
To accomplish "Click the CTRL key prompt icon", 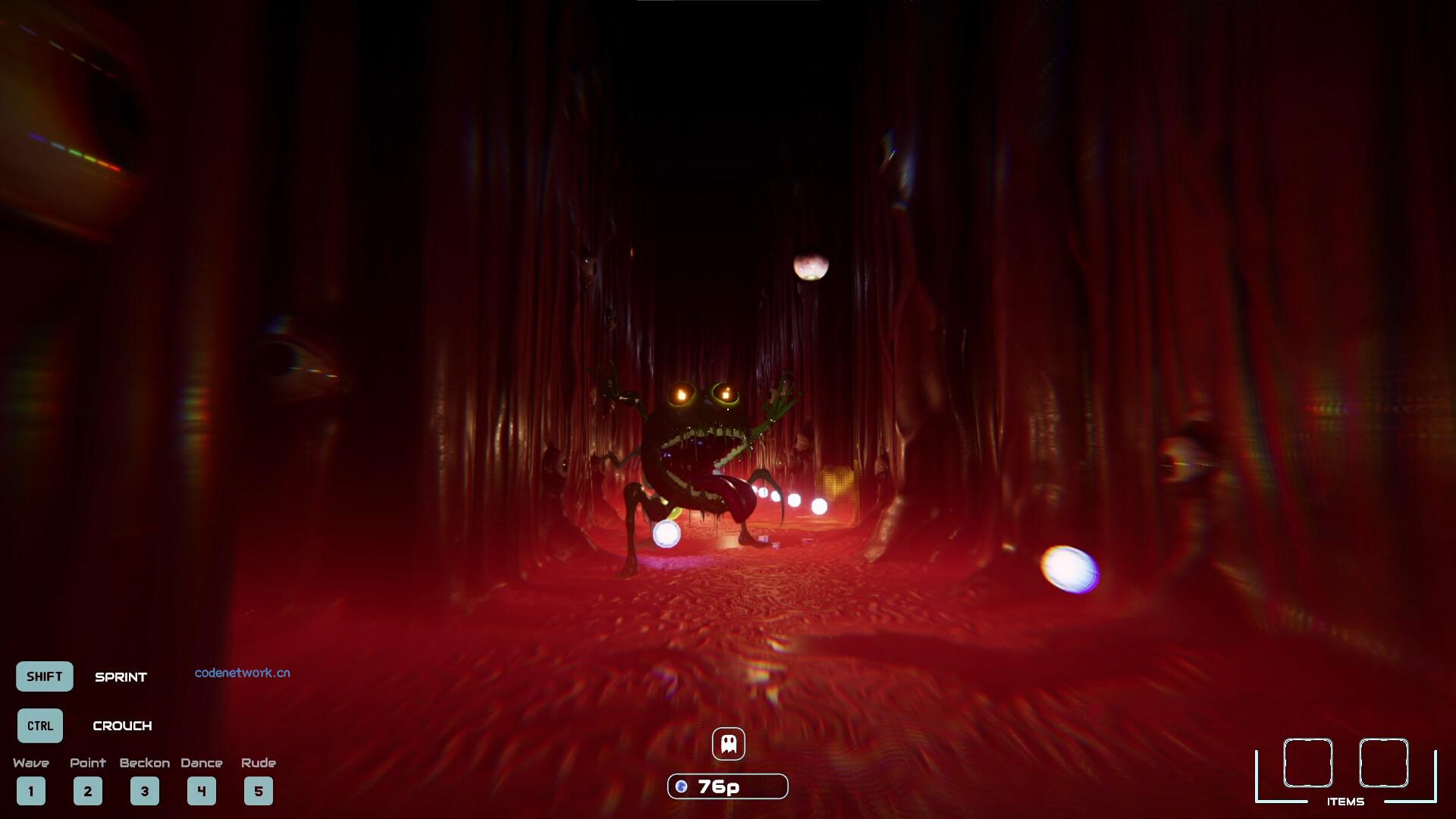I will (39, 726).
